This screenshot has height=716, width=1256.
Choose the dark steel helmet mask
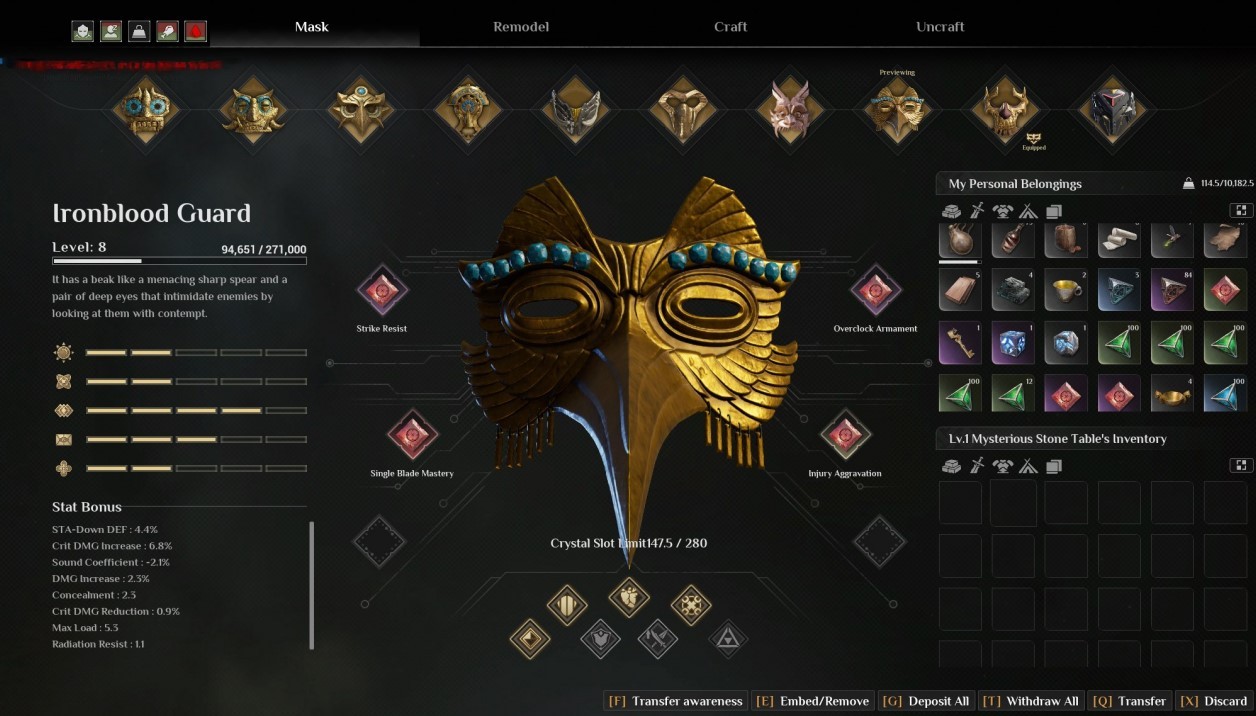tap(1111, 108)
